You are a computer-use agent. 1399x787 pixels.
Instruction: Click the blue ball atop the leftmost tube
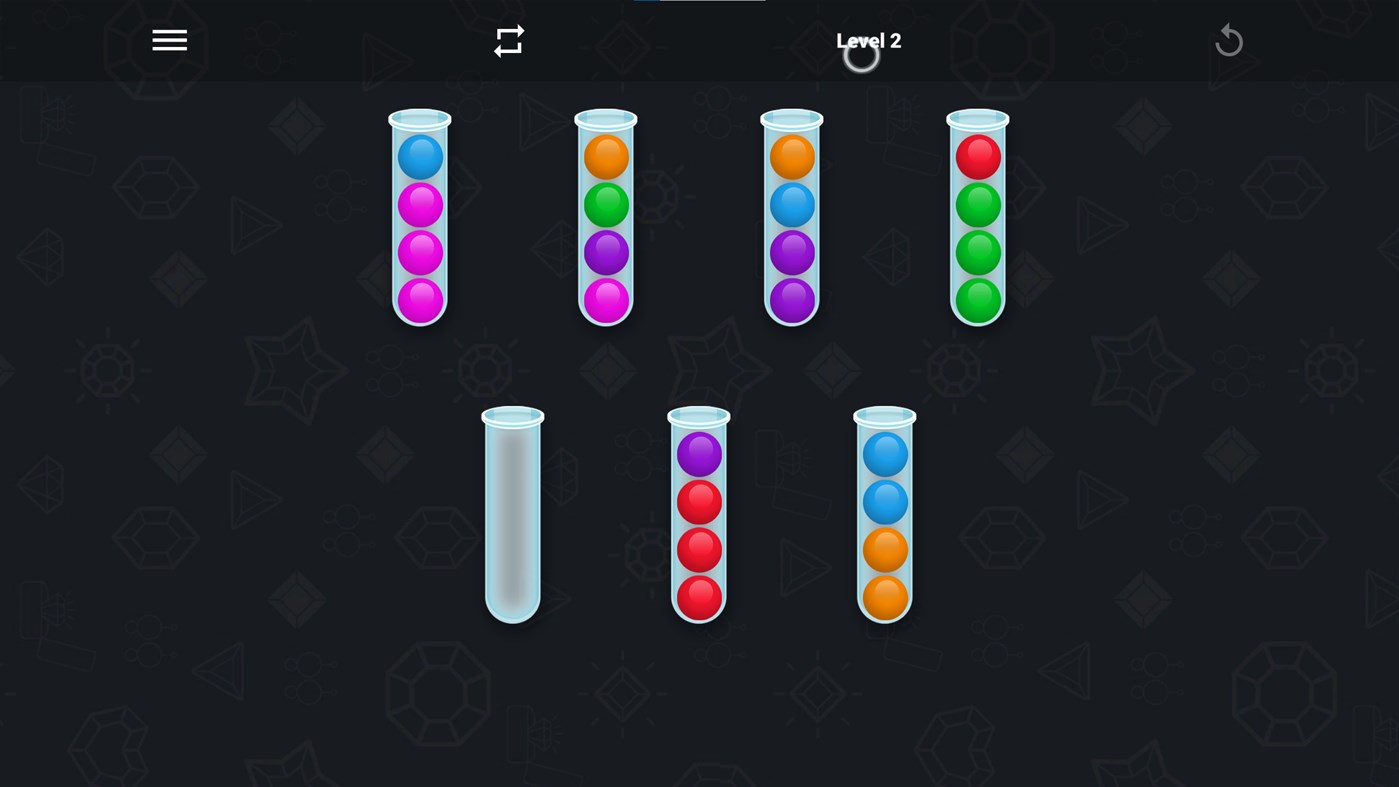[418, 157]
